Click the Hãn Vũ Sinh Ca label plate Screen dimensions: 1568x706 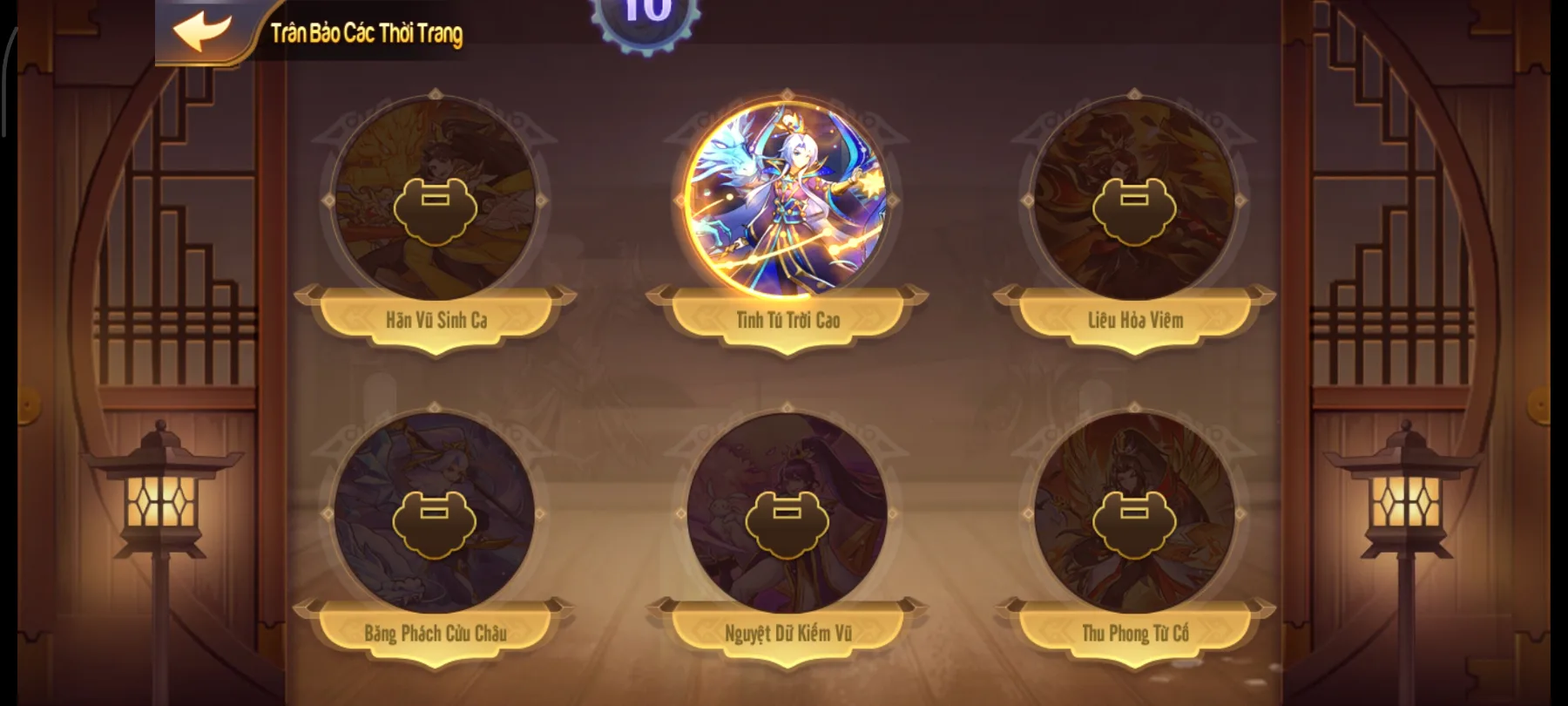tap(438, 319)
